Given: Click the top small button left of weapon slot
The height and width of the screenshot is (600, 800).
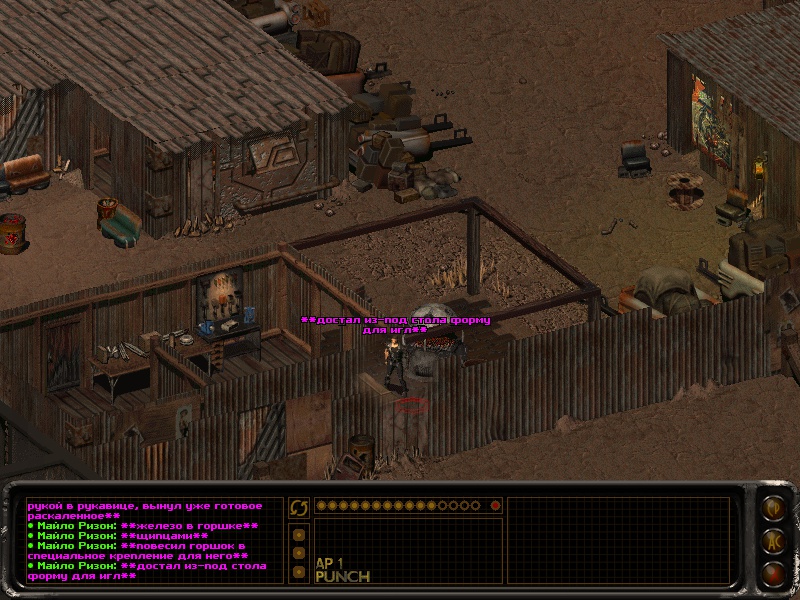Looking at the screenshot, I should (299, 533).
